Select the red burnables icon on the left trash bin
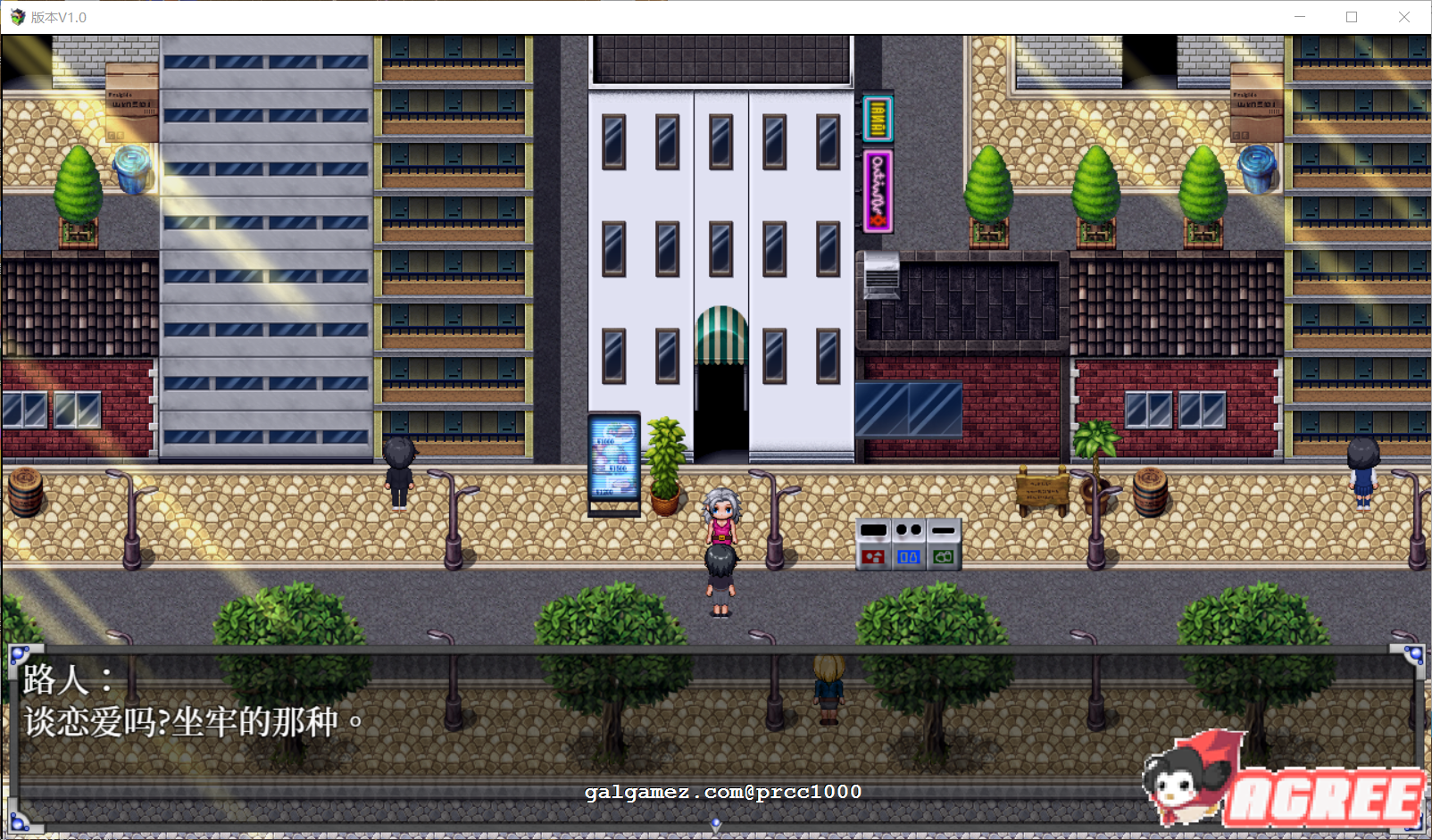Image resolution: width=1432 pixels, height=840 pixels. [873, 559]
